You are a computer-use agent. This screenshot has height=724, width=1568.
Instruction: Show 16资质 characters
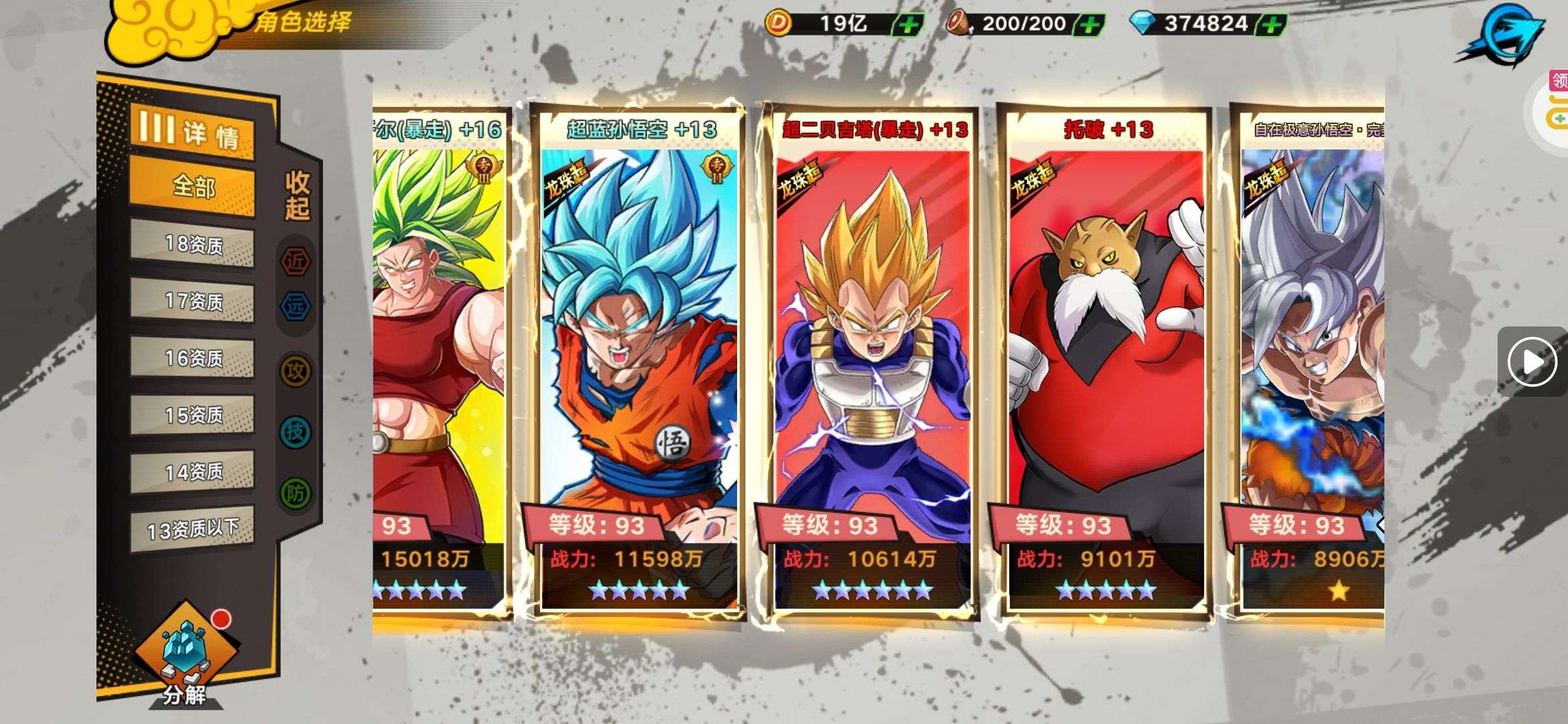[192, 359]
